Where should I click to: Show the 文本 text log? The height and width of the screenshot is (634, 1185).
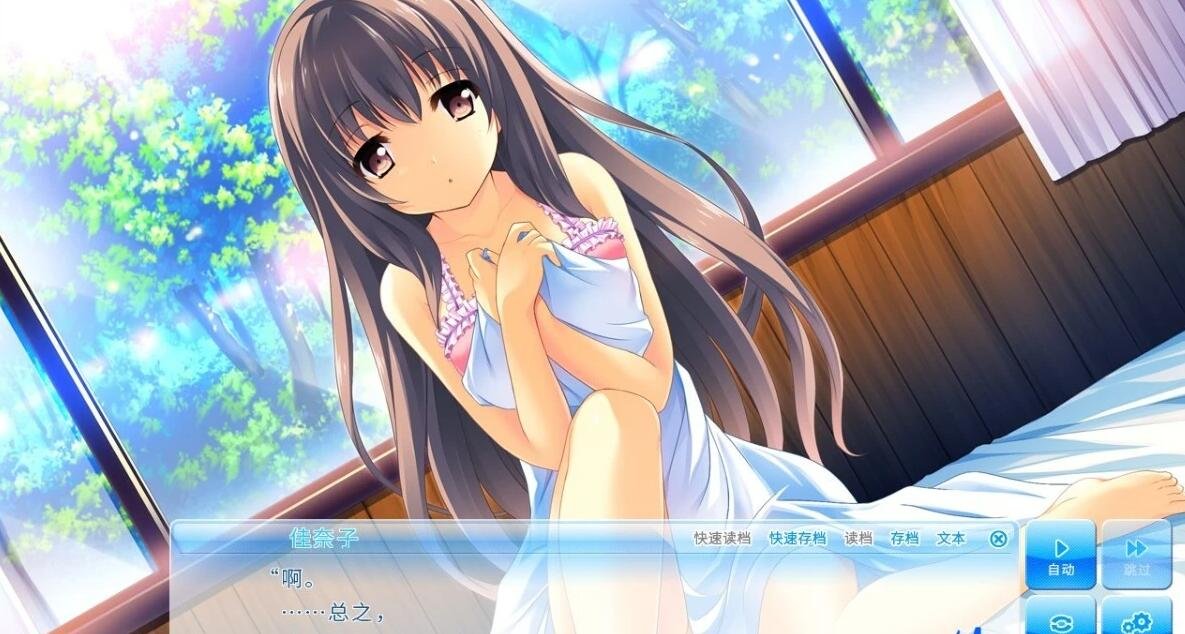tap(951, 538)
